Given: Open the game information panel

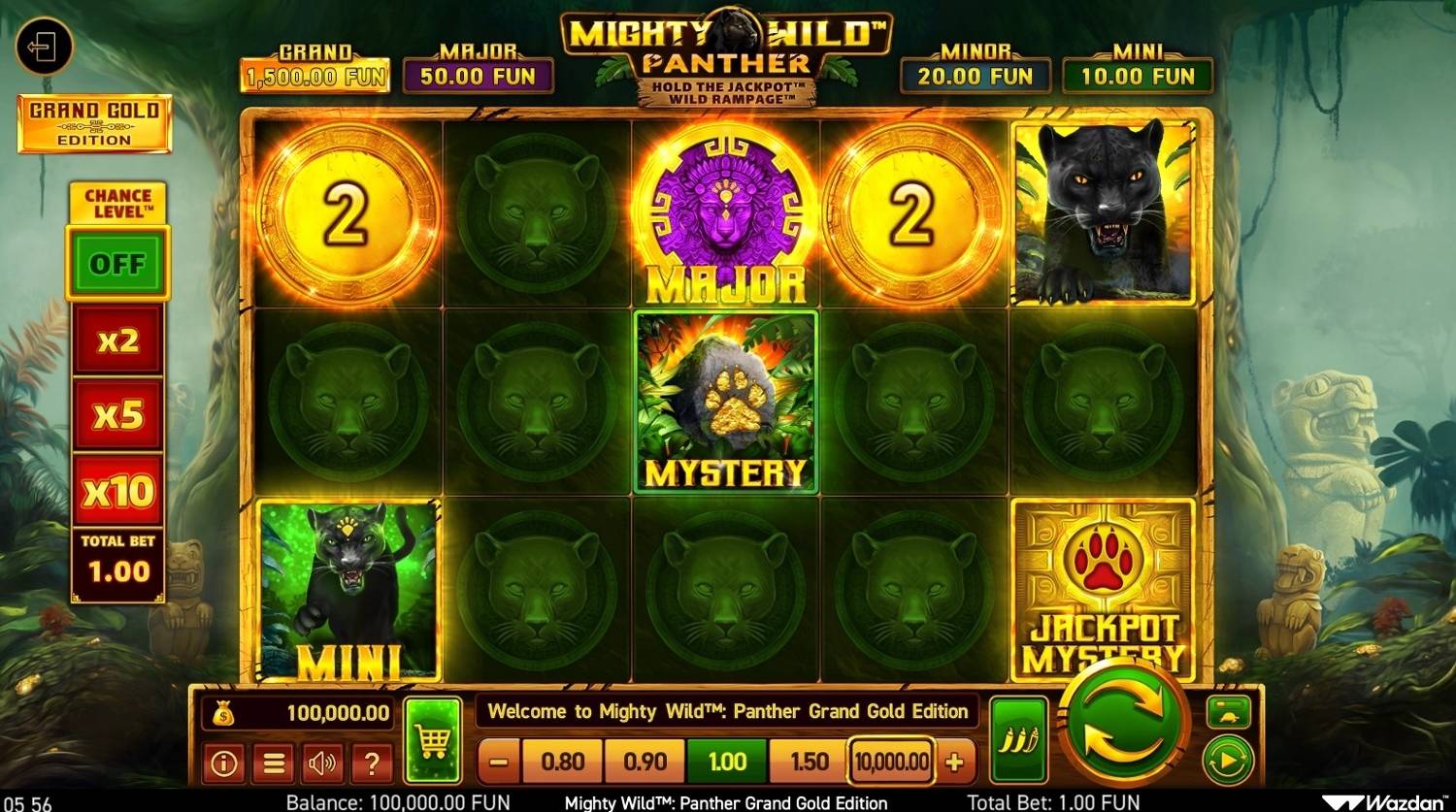Looking at the screenshot, I should click(225, 764).
